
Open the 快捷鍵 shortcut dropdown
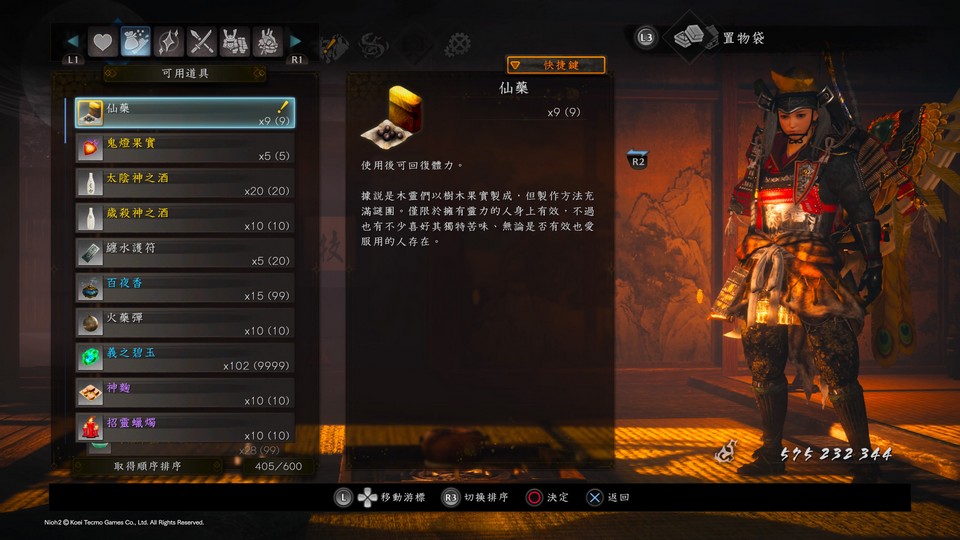click(x=556, y=65)
